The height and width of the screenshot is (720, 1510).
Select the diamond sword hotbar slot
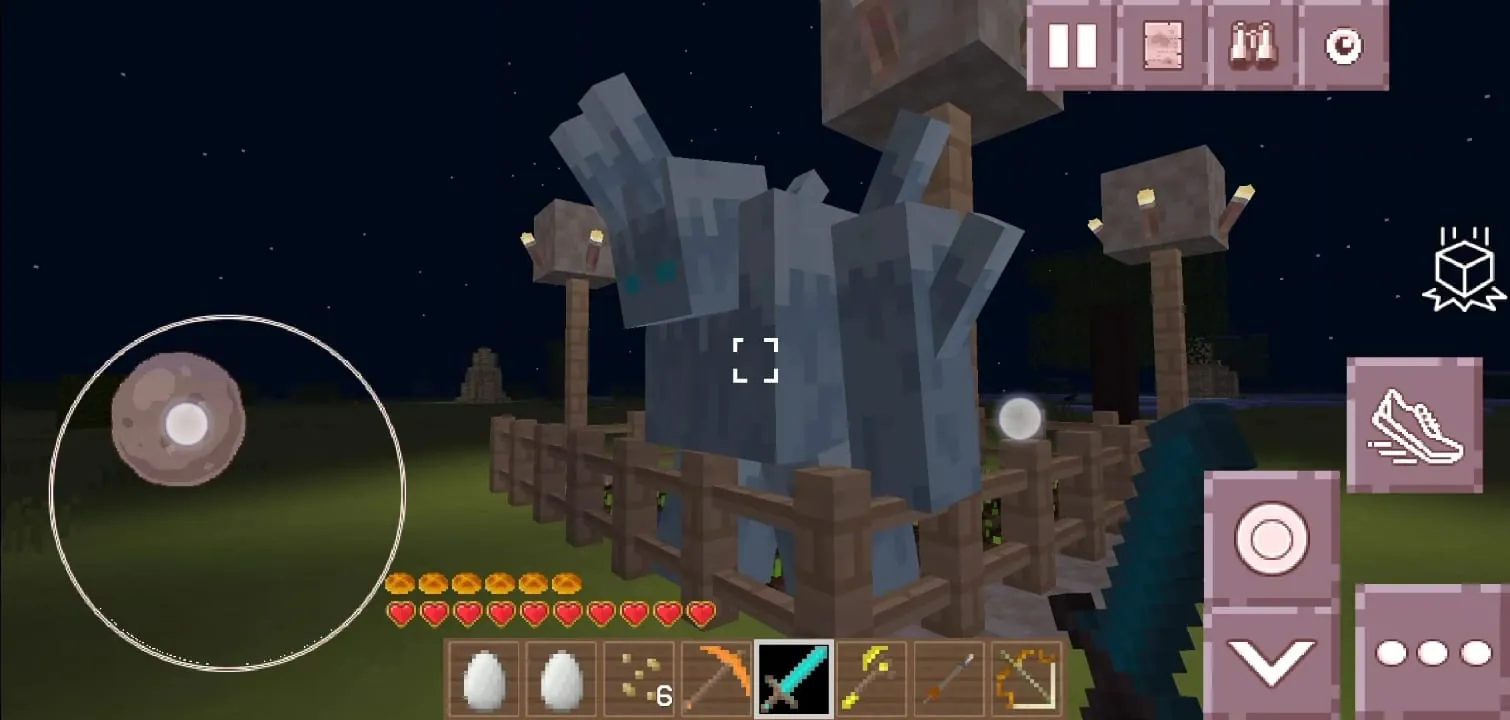(793, 678)
